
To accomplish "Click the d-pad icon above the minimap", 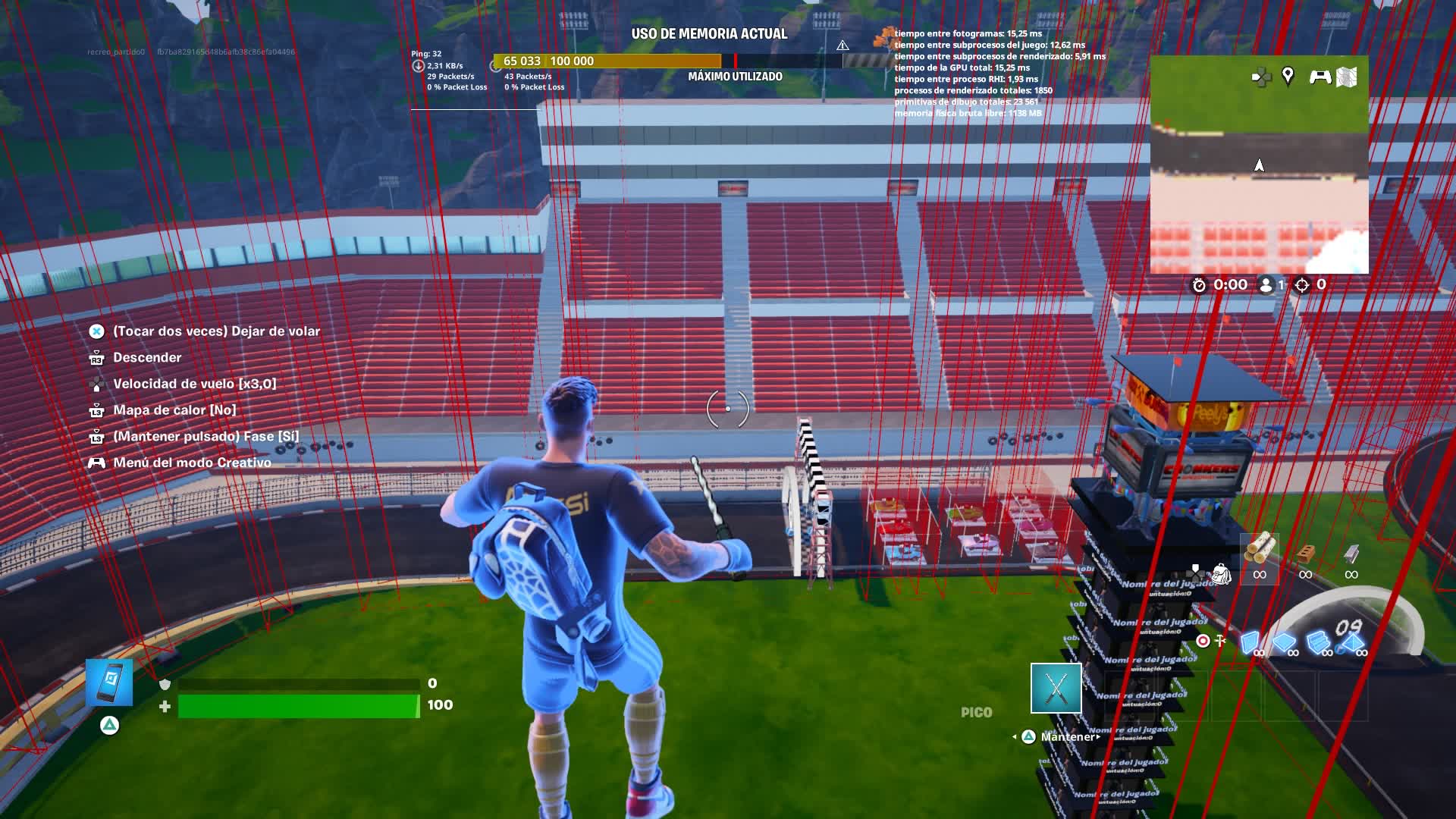I will (x=1261, y=77).
